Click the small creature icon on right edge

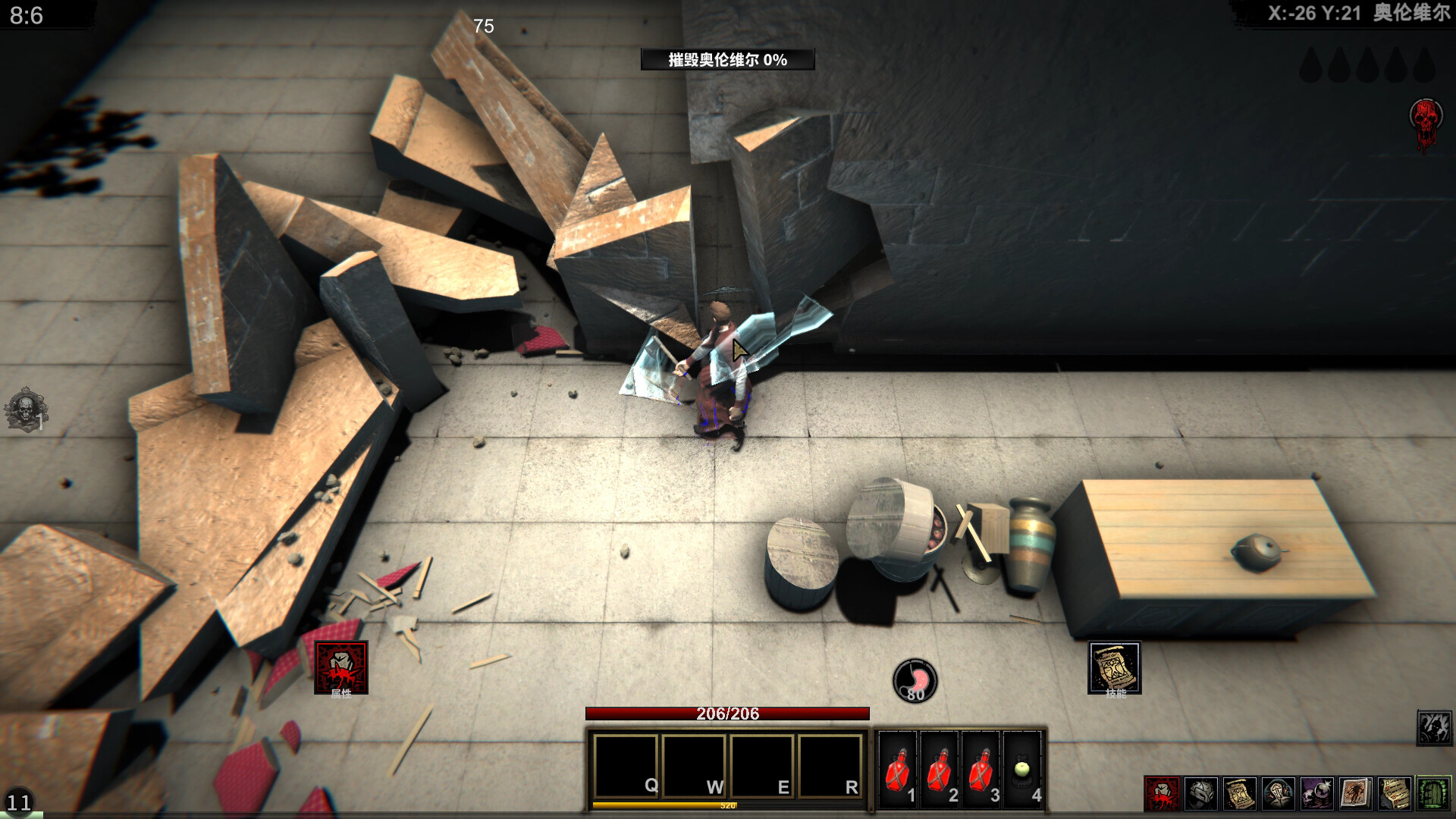(x=1433, y=728)
